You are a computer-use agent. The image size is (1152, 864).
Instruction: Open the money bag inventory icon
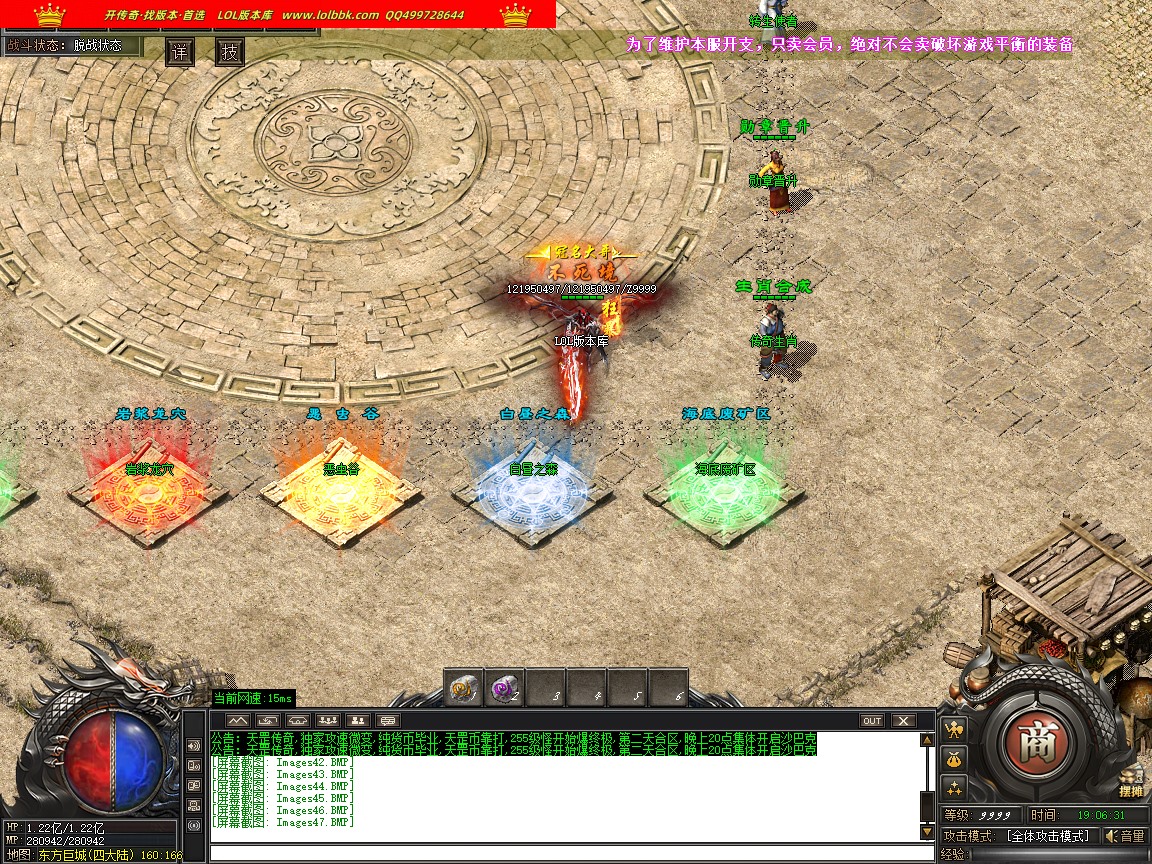[x=953, y=759]
